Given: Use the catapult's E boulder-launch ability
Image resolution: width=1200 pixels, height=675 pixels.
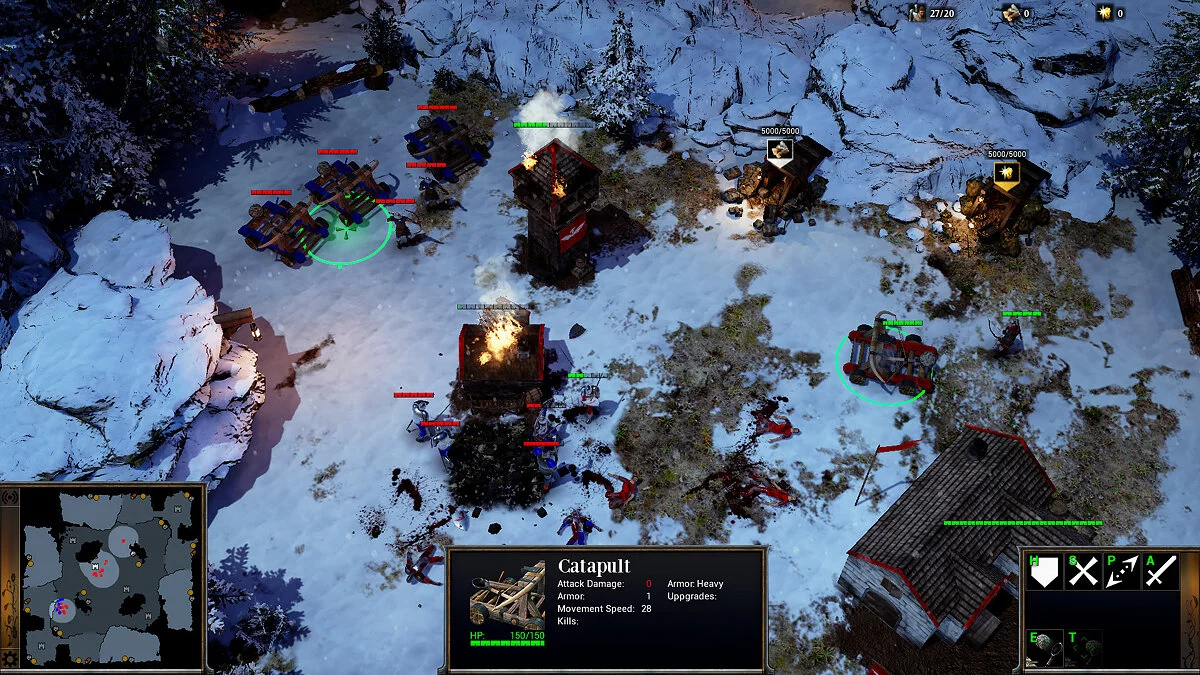Looking at the screenshot, I should click(1043, 647).
